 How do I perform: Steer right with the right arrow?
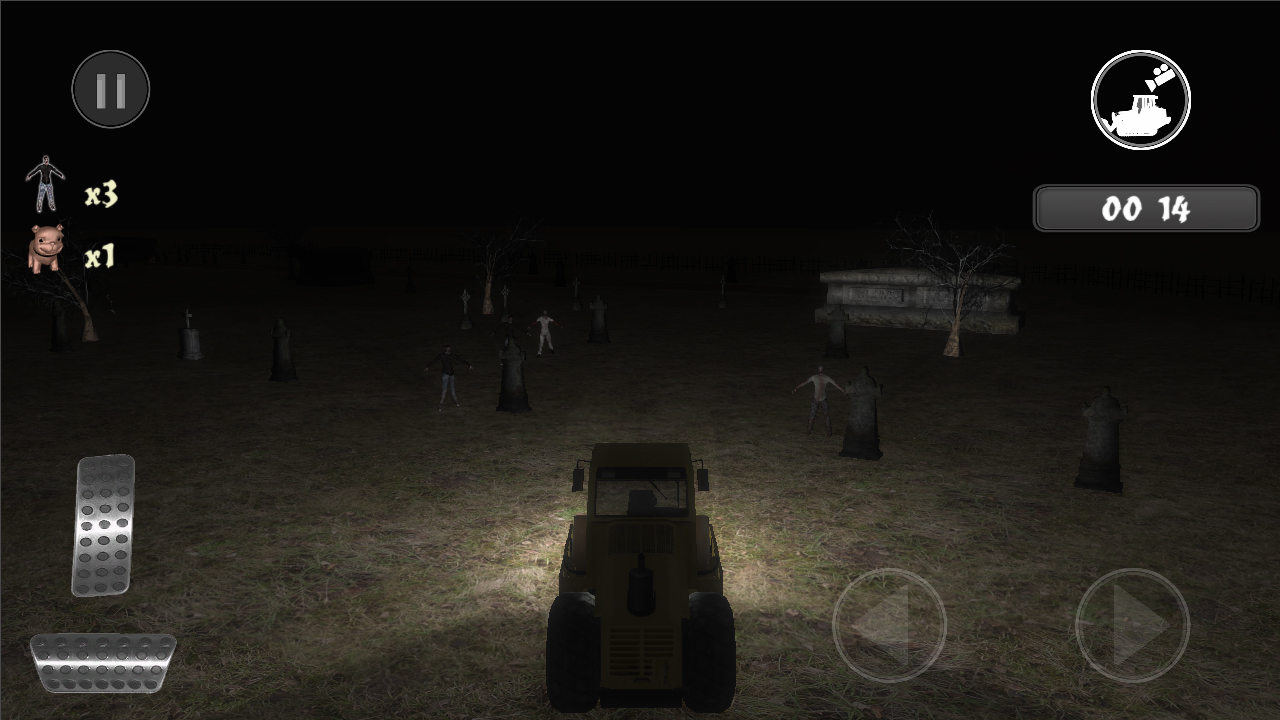1131,625
